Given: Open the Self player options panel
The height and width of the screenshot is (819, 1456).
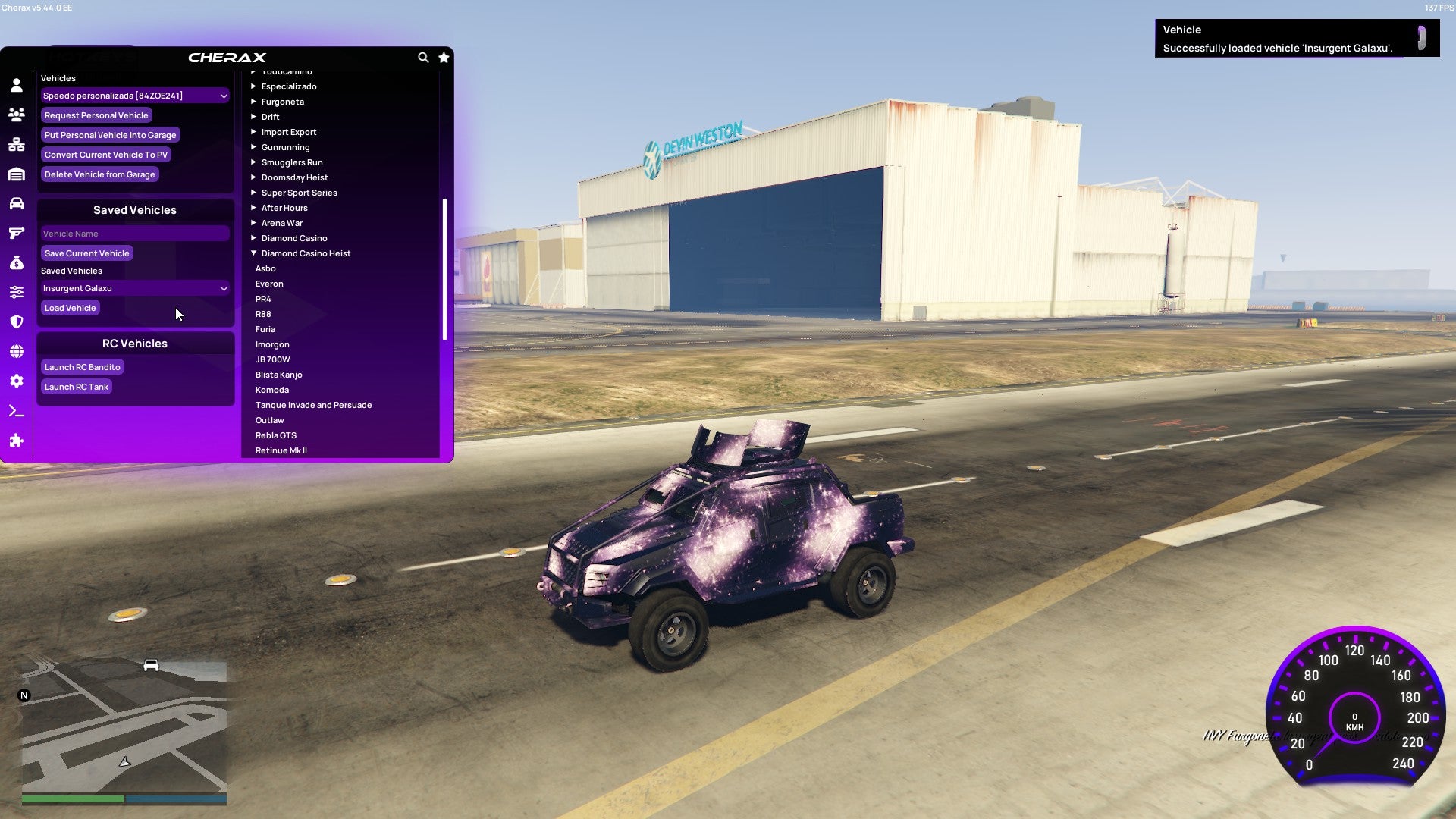Looking at the screenshot, I should pos(16,86).
